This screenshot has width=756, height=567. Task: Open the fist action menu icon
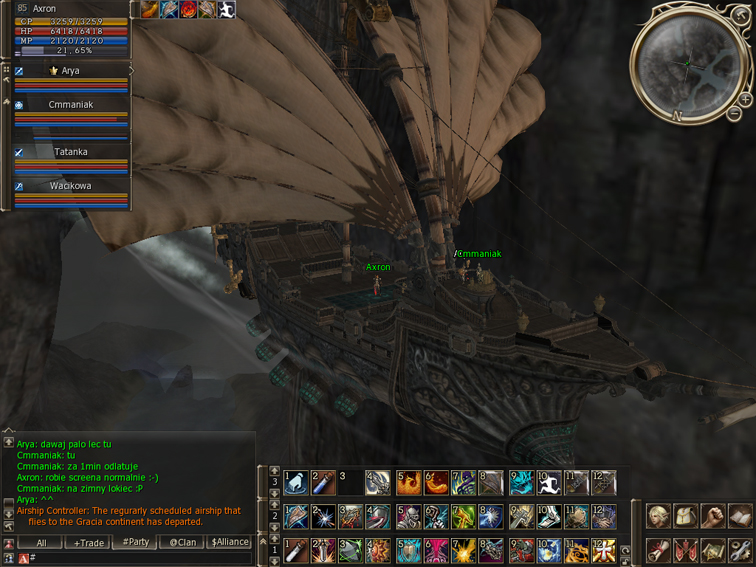coord(713,517)
